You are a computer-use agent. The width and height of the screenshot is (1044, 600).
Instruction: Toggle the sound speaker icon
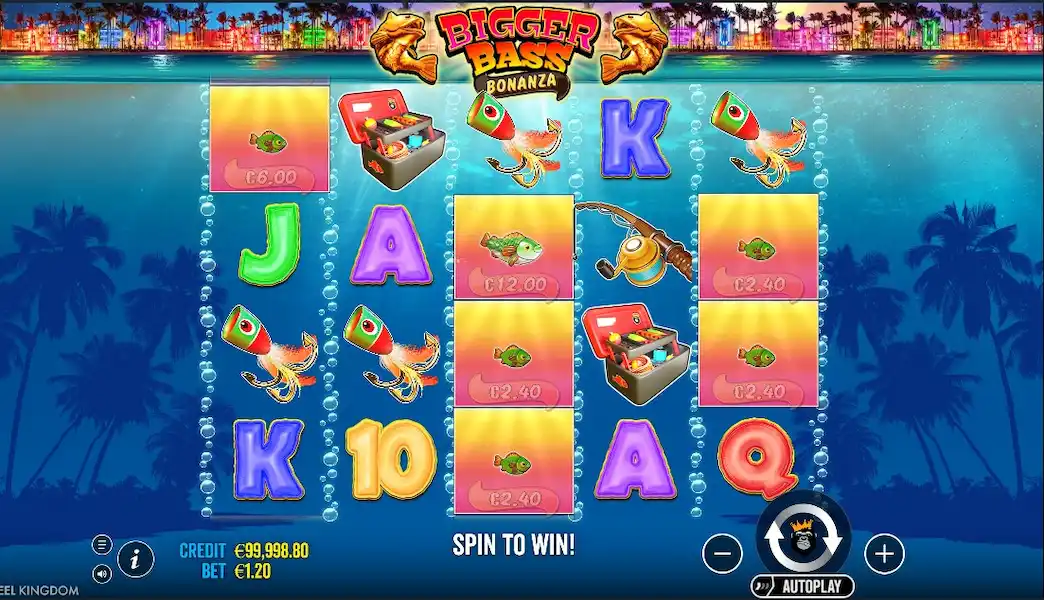coord(102,574)
